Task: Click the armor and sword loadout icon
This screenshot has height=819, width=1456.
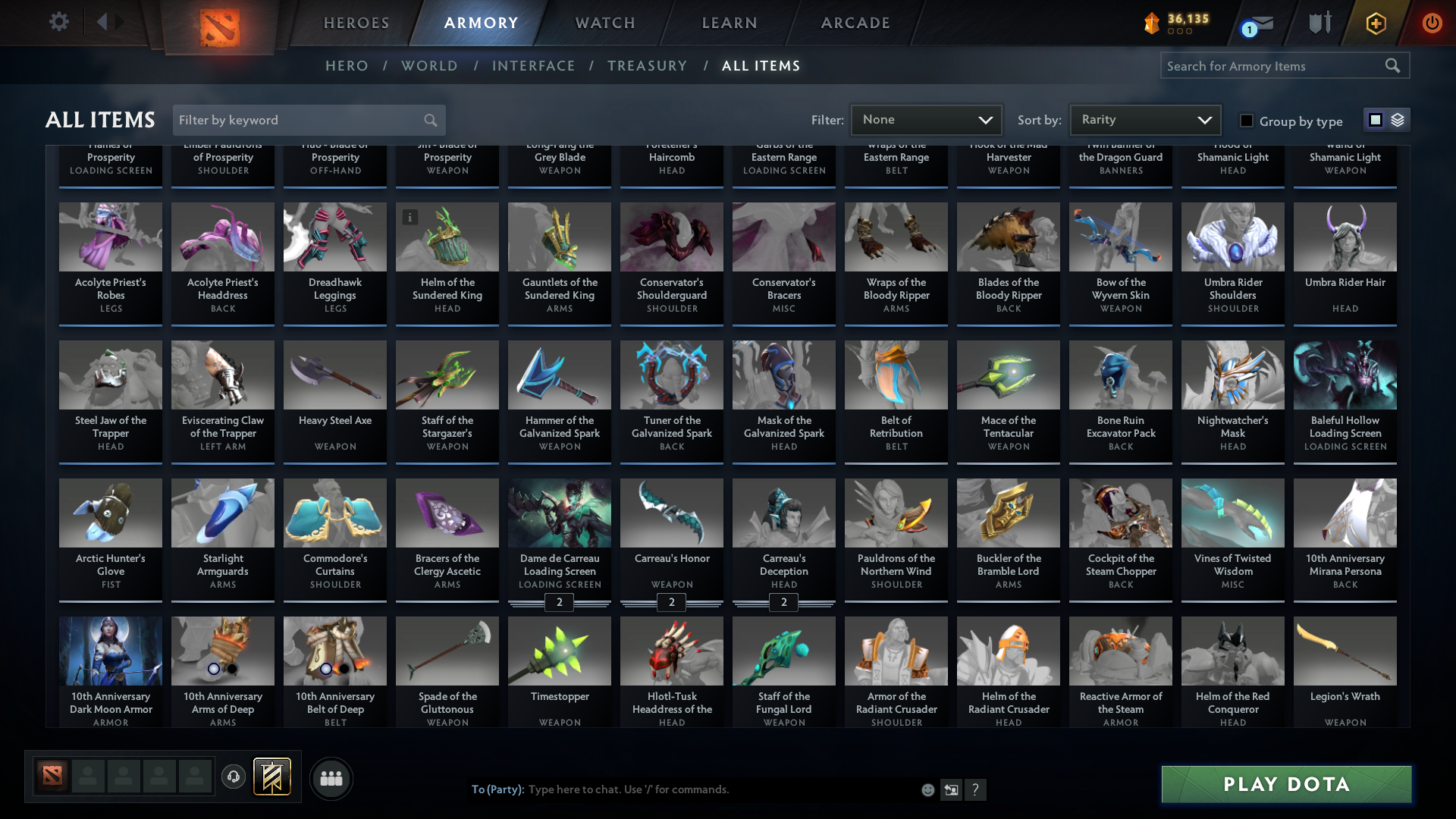Action: click(x=1319, y=23)
